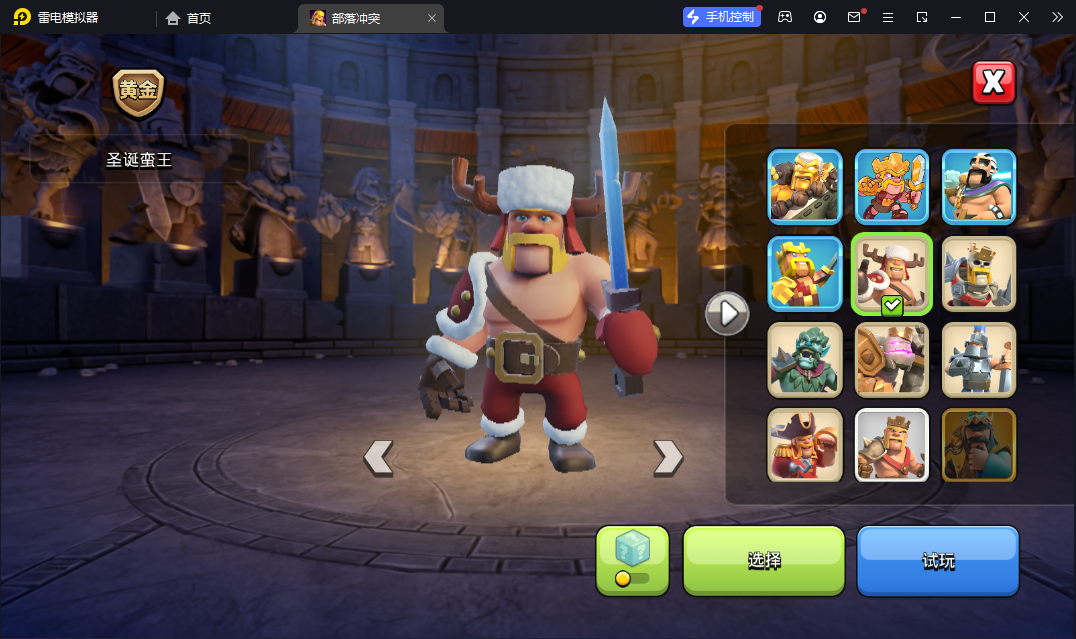
Task: Collapse the skin panel with the round arrow button
Action: [727, 314]
